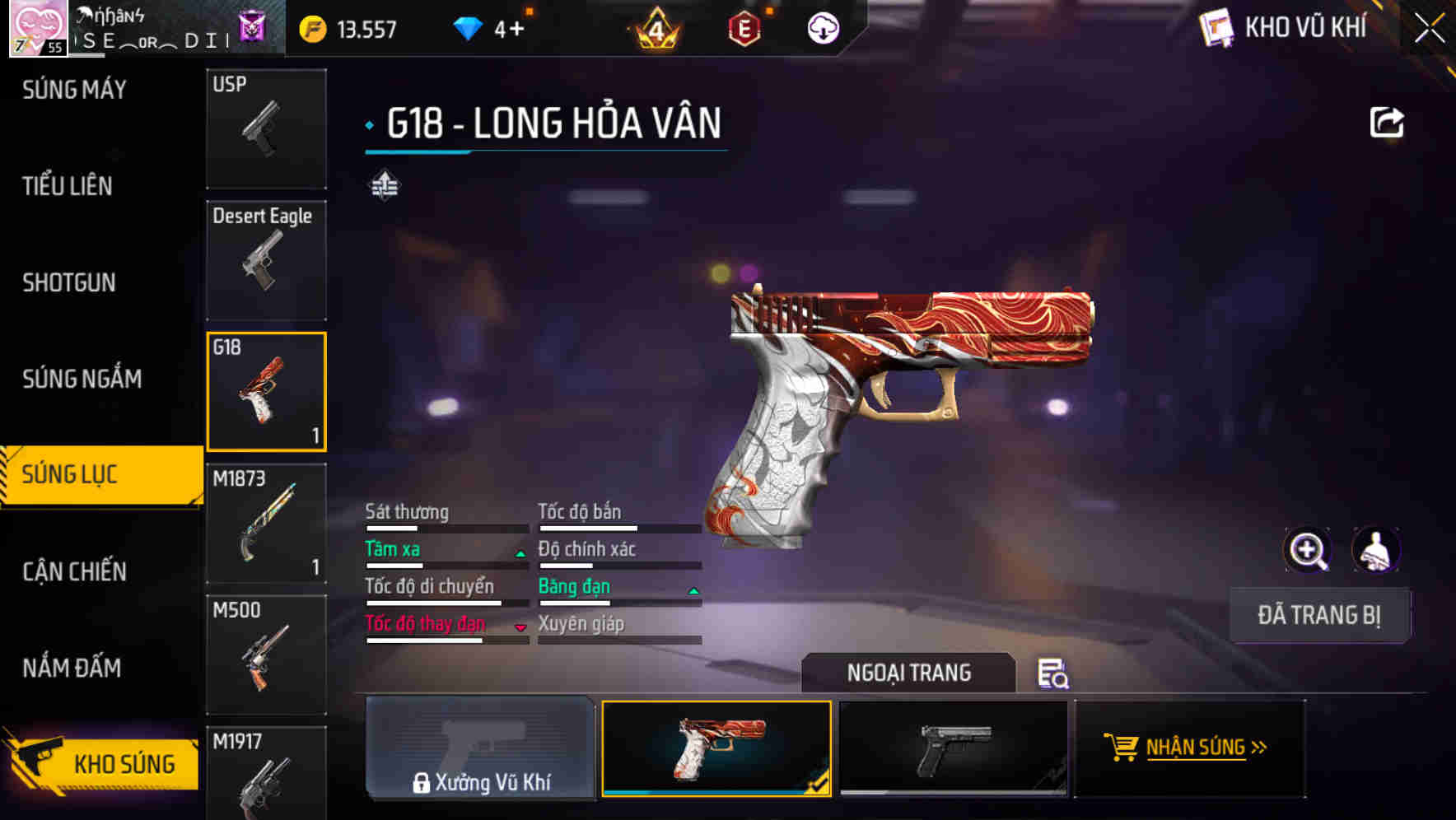
Task: Open the locked Xưởng Vũ Khí tile
Action: pyautogui.click(x=480, y=748)
